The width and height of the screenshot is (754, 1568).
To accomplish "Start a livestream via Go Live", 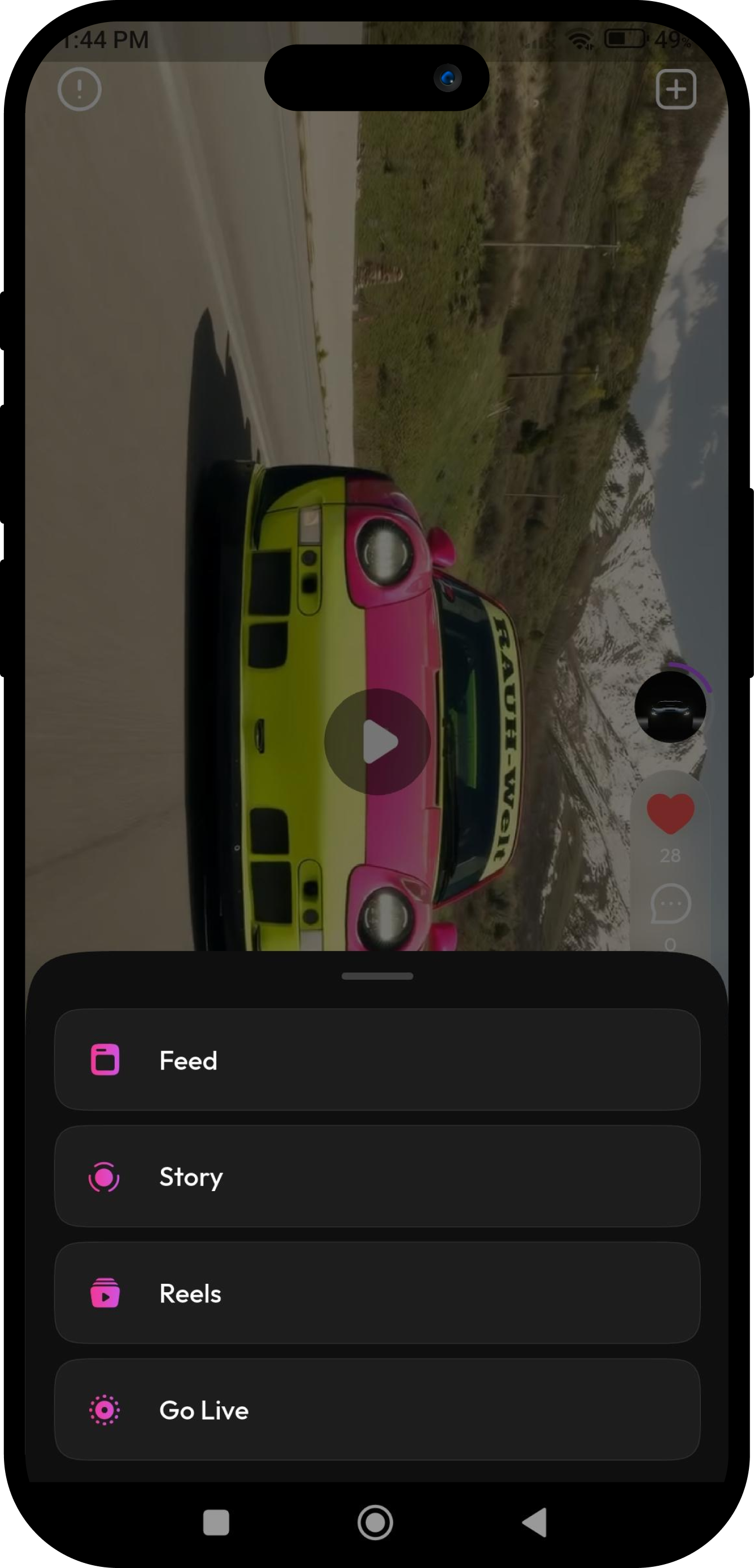I will (x=377, y=1410).
